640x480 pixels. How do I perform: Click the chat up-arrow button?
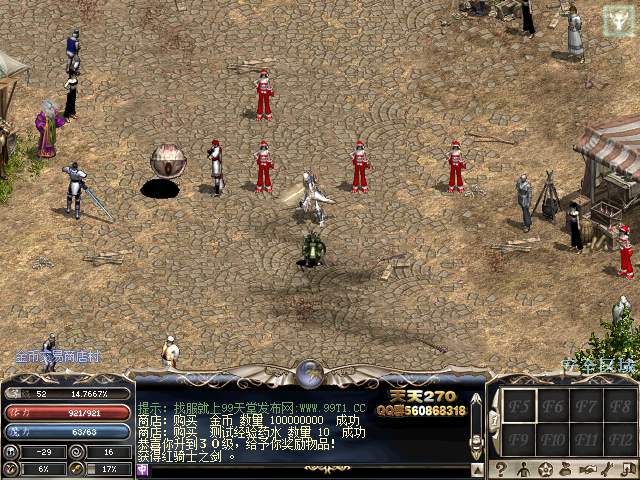coord(477,467)
